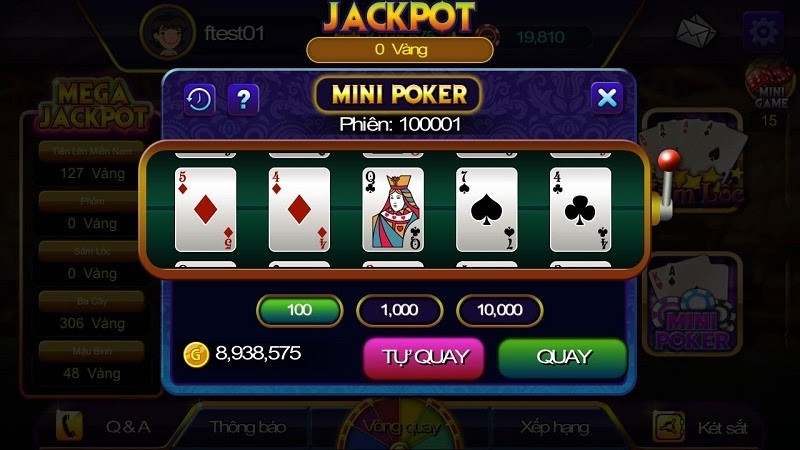800x450 pixels.
Task: Close the Mini Poker window
Action: (606, 97)
